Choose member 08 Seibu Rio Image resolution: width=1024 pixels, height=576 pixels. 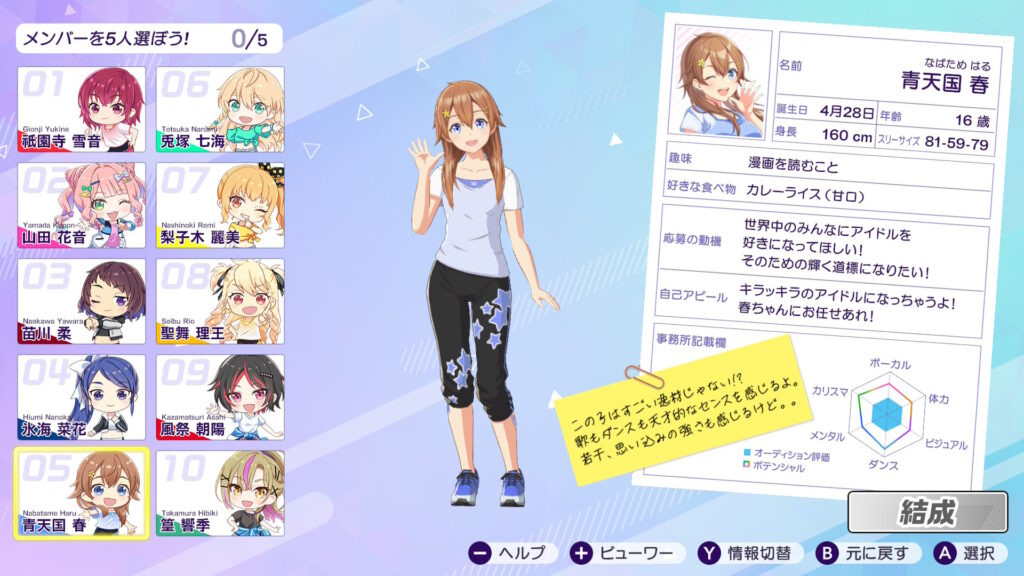[220, 301]
